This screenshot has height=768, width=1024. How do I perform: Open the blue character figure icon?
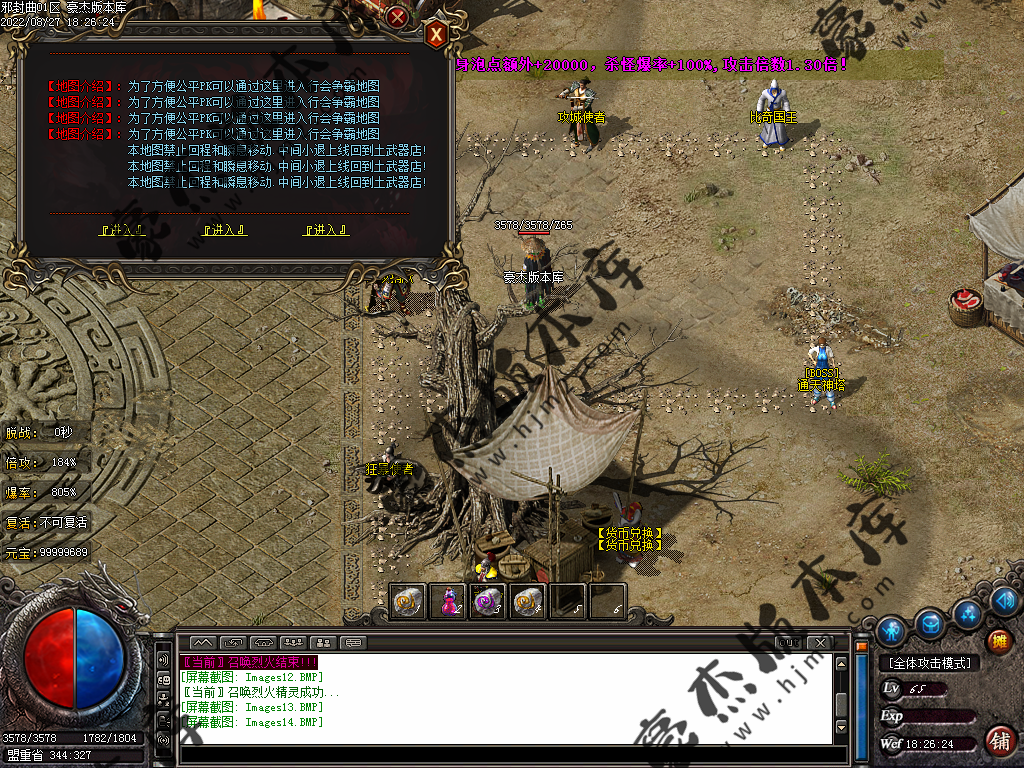(x=891, y=630)
